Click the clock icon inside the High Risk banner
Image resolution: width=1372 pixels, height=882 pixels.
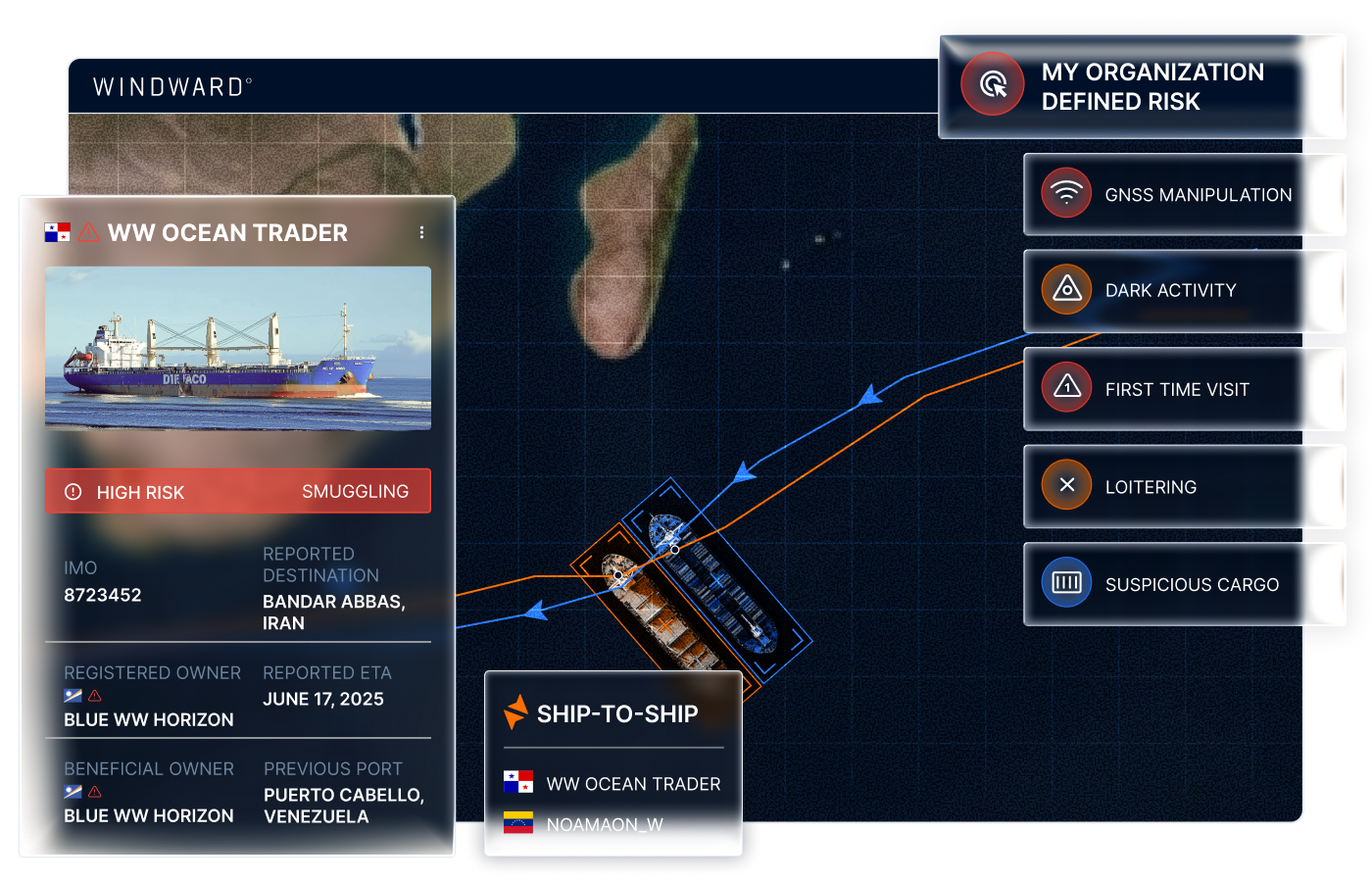(73, 491)
